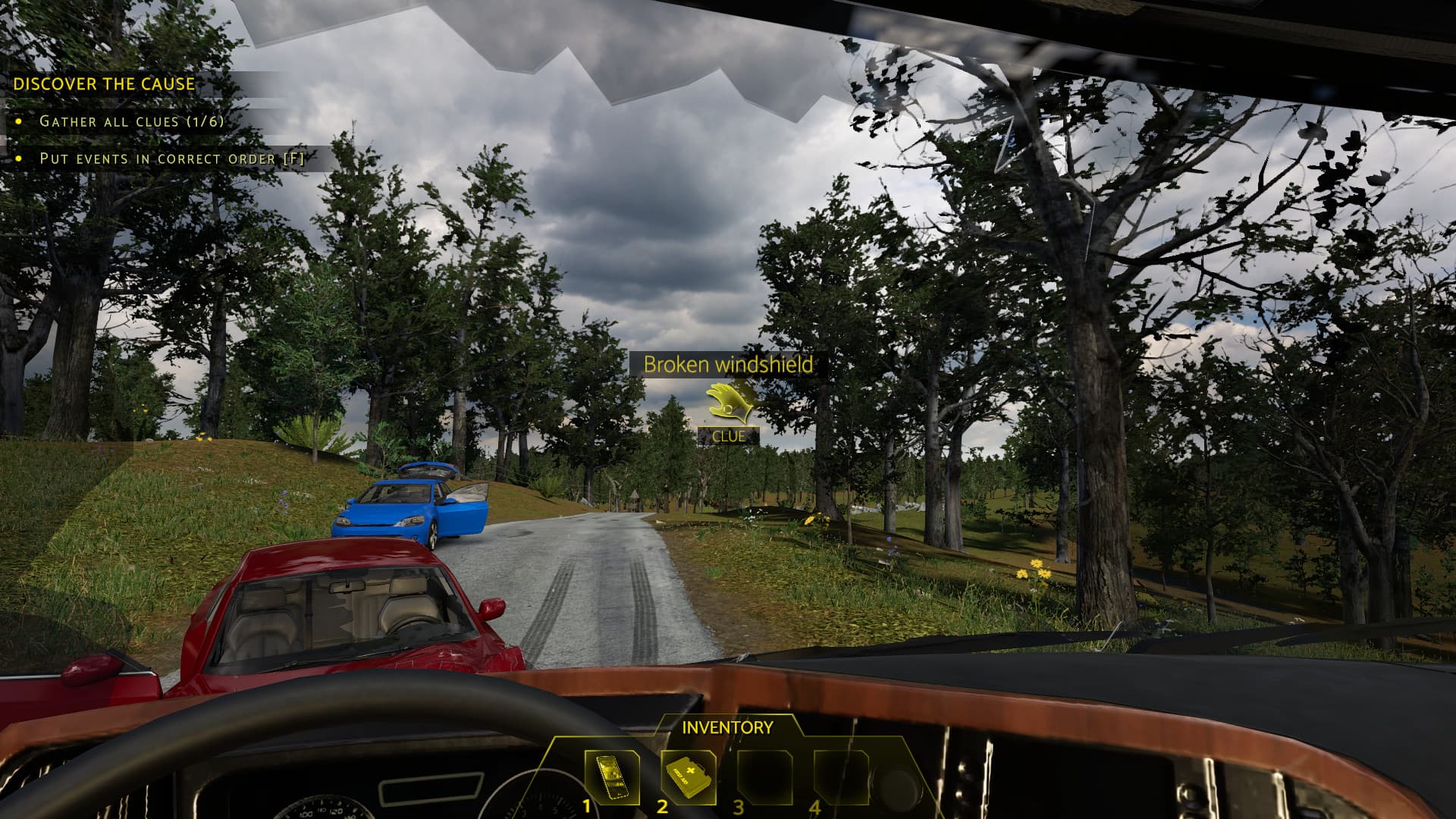
Task: Click the bullet next to 'Gather all clues'
Action: [19, 120]
